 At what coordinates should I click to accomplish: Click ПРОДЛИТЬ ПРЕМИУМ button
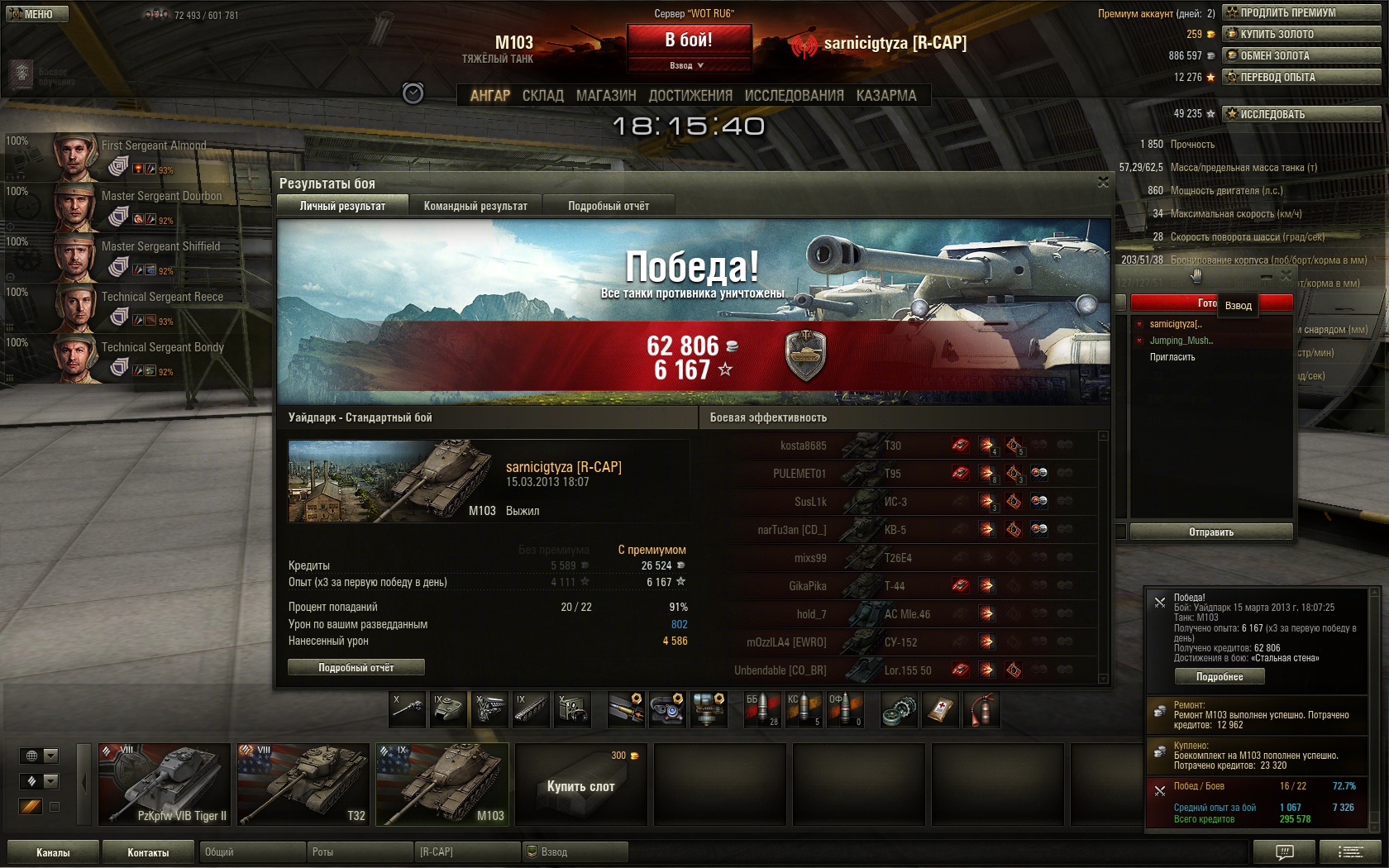coord(1301,12)
